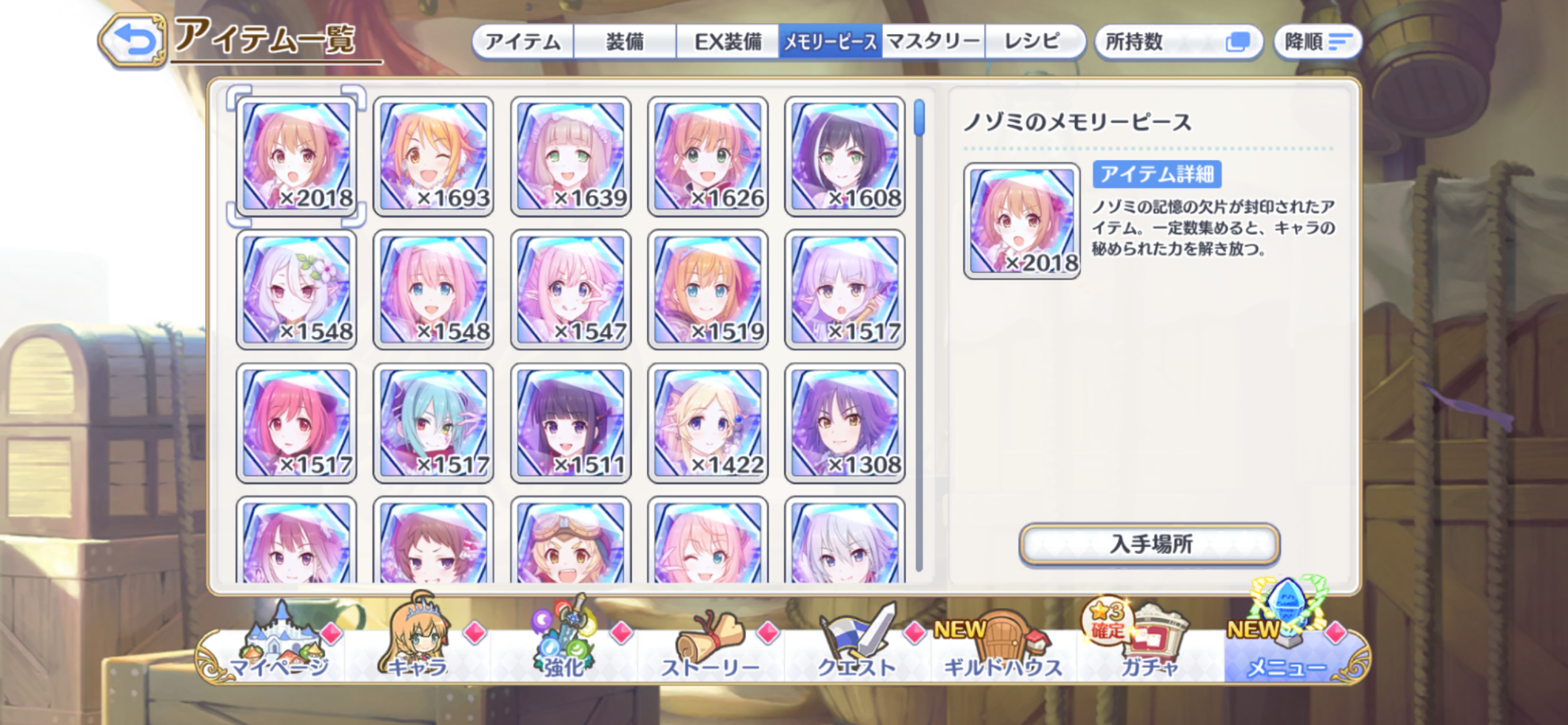The image size is (1568, 725).
Task: Select the memory piece with ×1308
Action: click(x=845, y=423)
